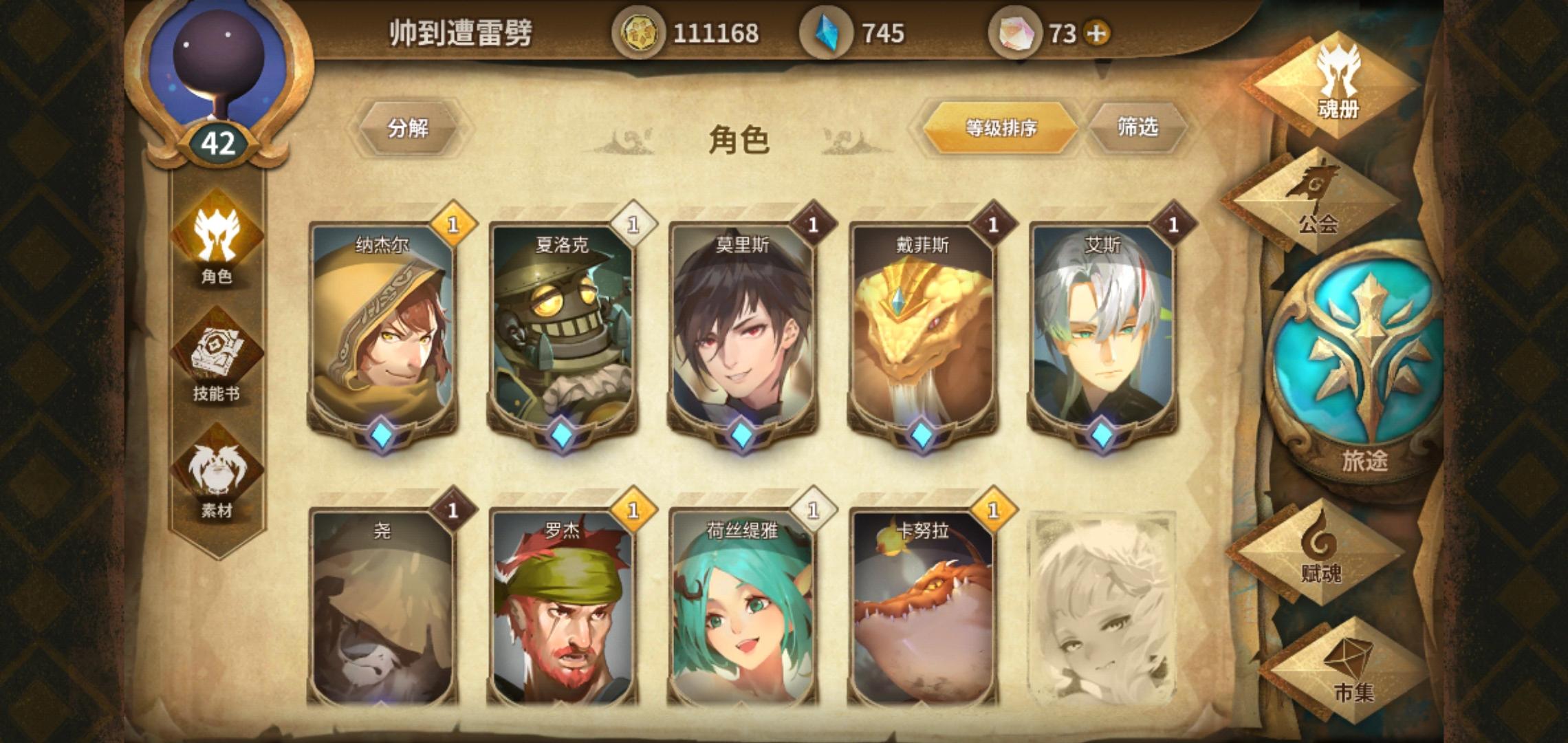This screenshot has height=743, width=1568.
Task: Toggle the 等级排序 level sorting option
Action: (1001, 127)
